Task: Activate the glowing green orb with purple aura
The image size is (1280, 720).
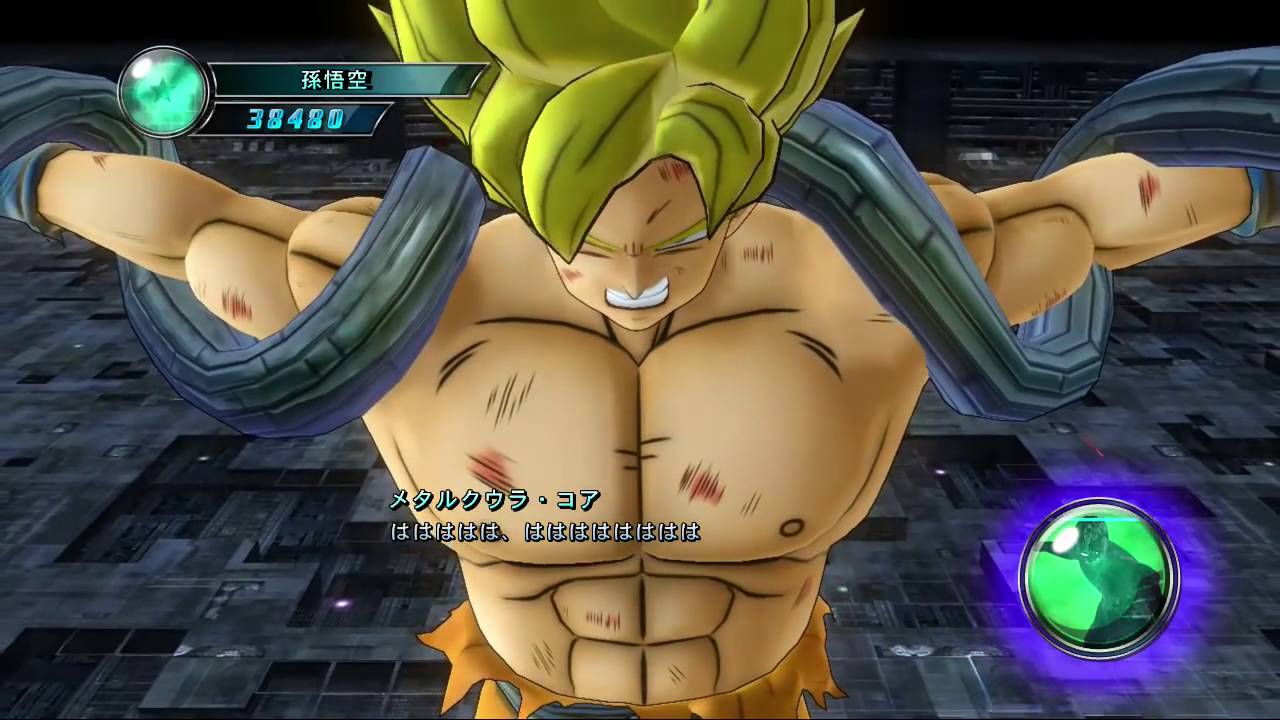Action: point(1098,577)
